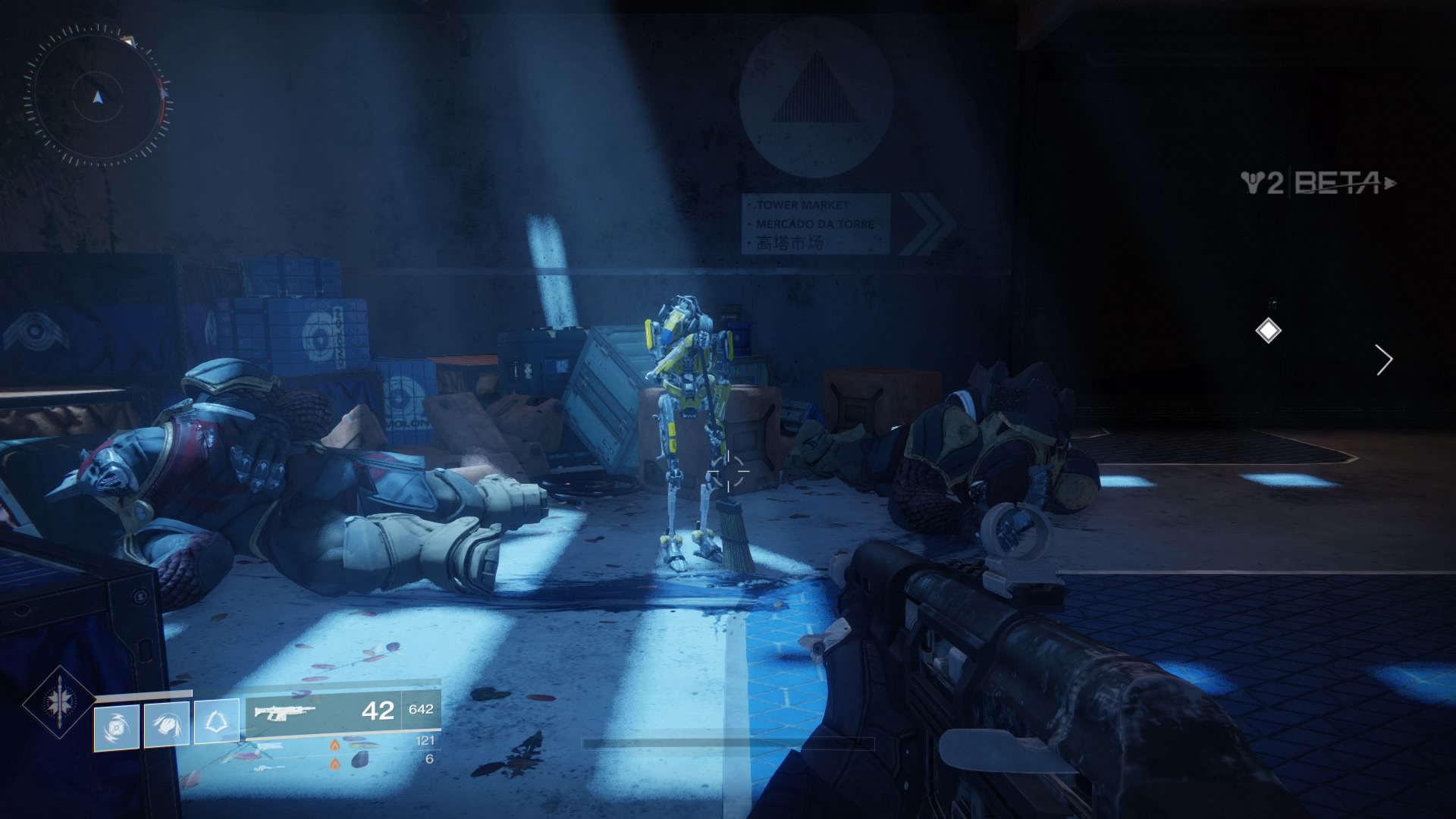Click the white diamond objective marker
This screenshot has height=819, width=1456.
(x=1268, y=331)
